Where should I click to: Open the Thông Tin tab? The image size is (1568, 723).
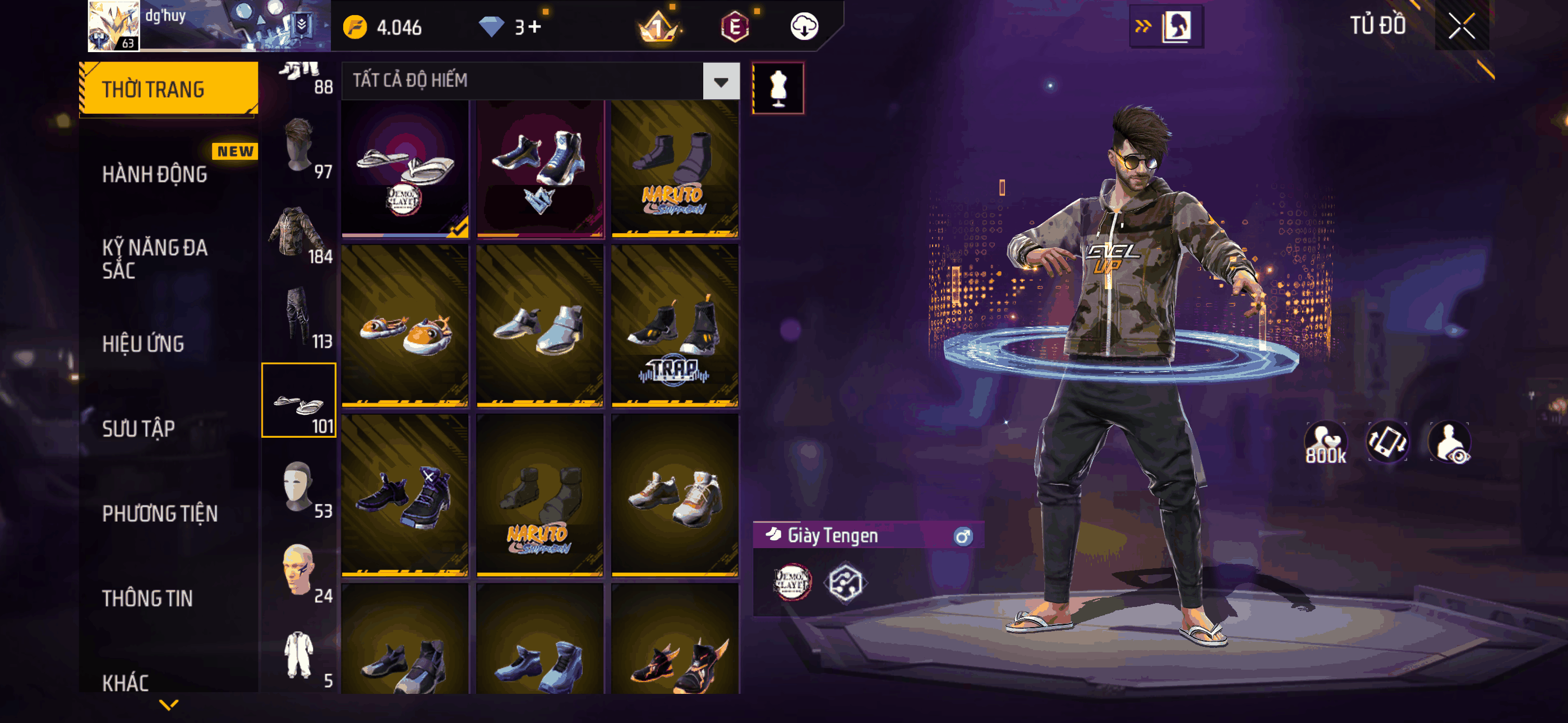tap(147, 598)
